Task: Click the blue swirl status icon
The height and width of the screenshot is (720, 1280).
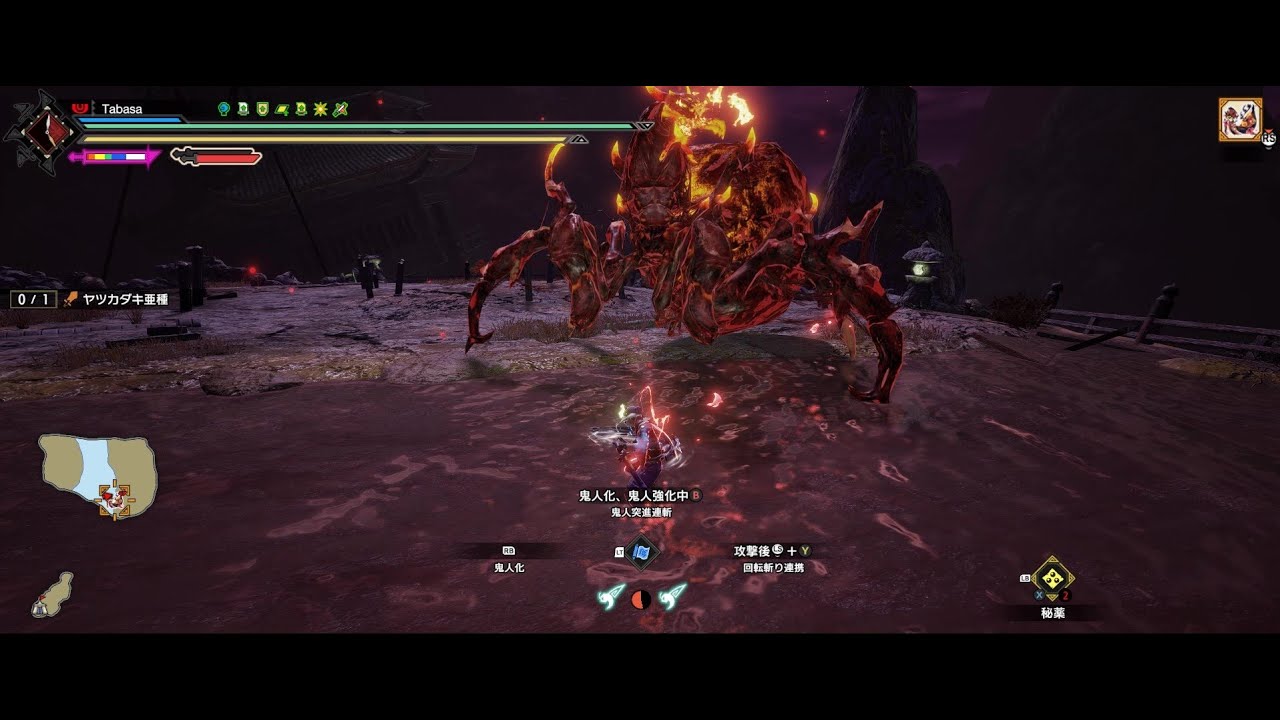Action: [x=224, y=109]
